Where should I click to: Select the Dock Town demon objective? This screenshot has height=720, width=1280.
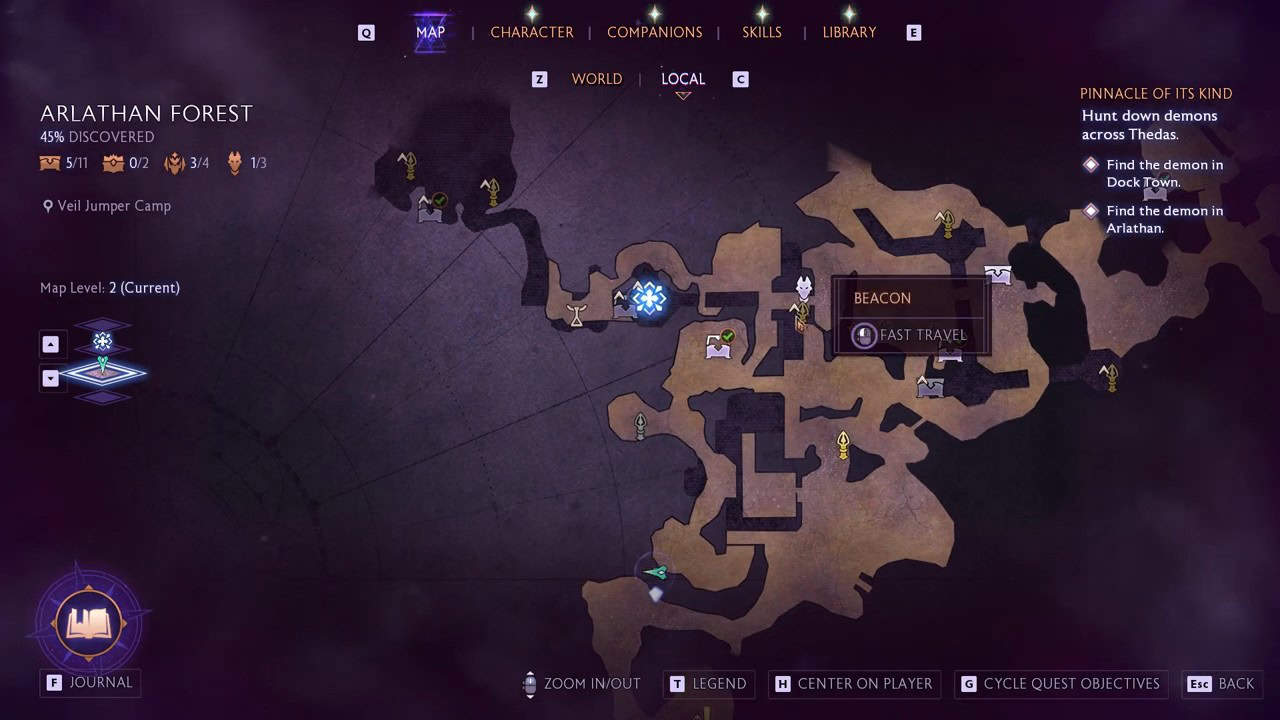click(1164, 173)
